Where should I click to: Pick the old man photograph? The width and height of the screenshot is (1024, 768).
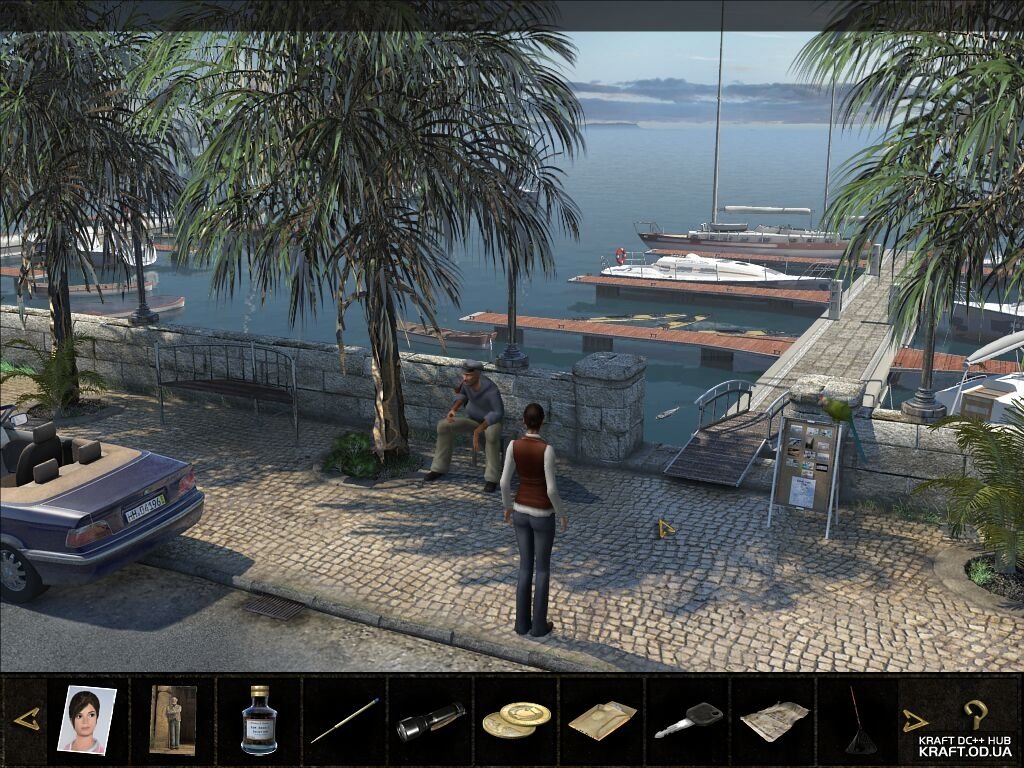172,718
